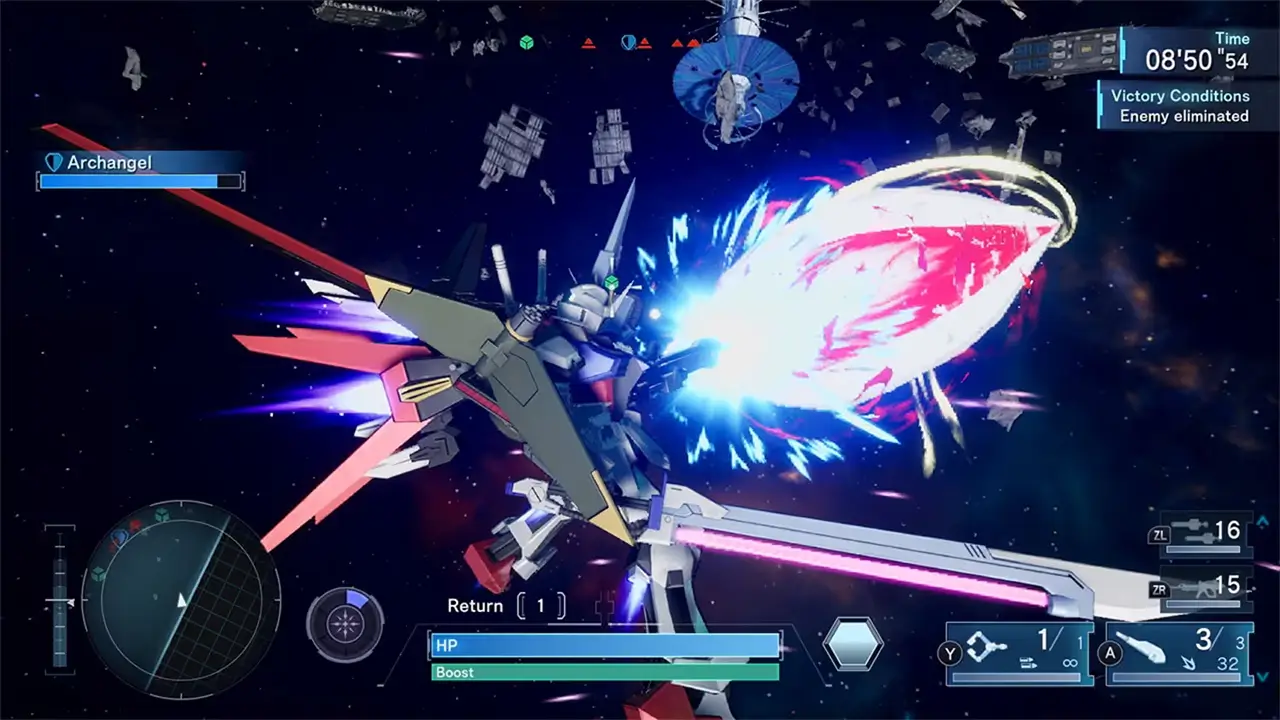1280x720 pixels.
Task: Click the compass rose inside the boost dial
Action: (x=345, y=623)
